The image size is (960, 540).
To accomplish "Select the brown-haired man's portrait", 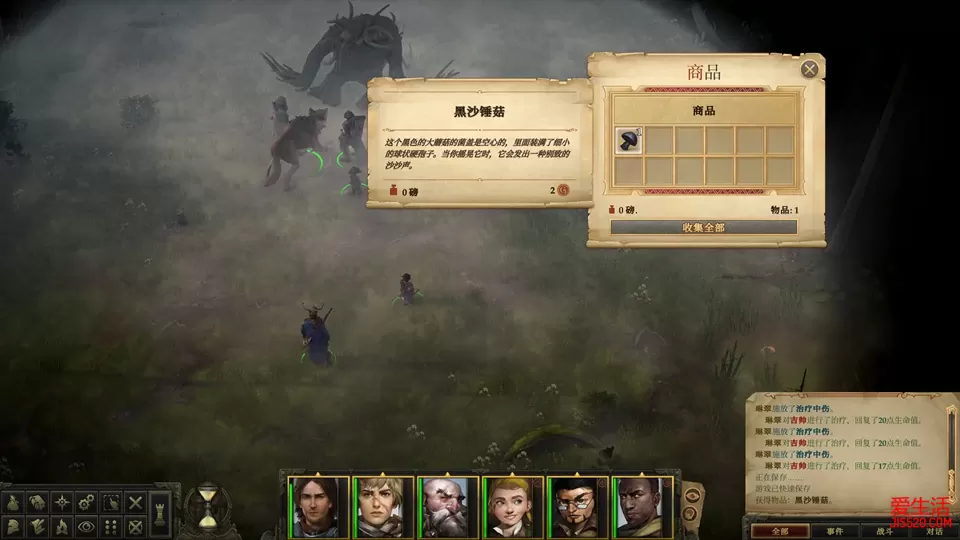I will coord(318,507).
